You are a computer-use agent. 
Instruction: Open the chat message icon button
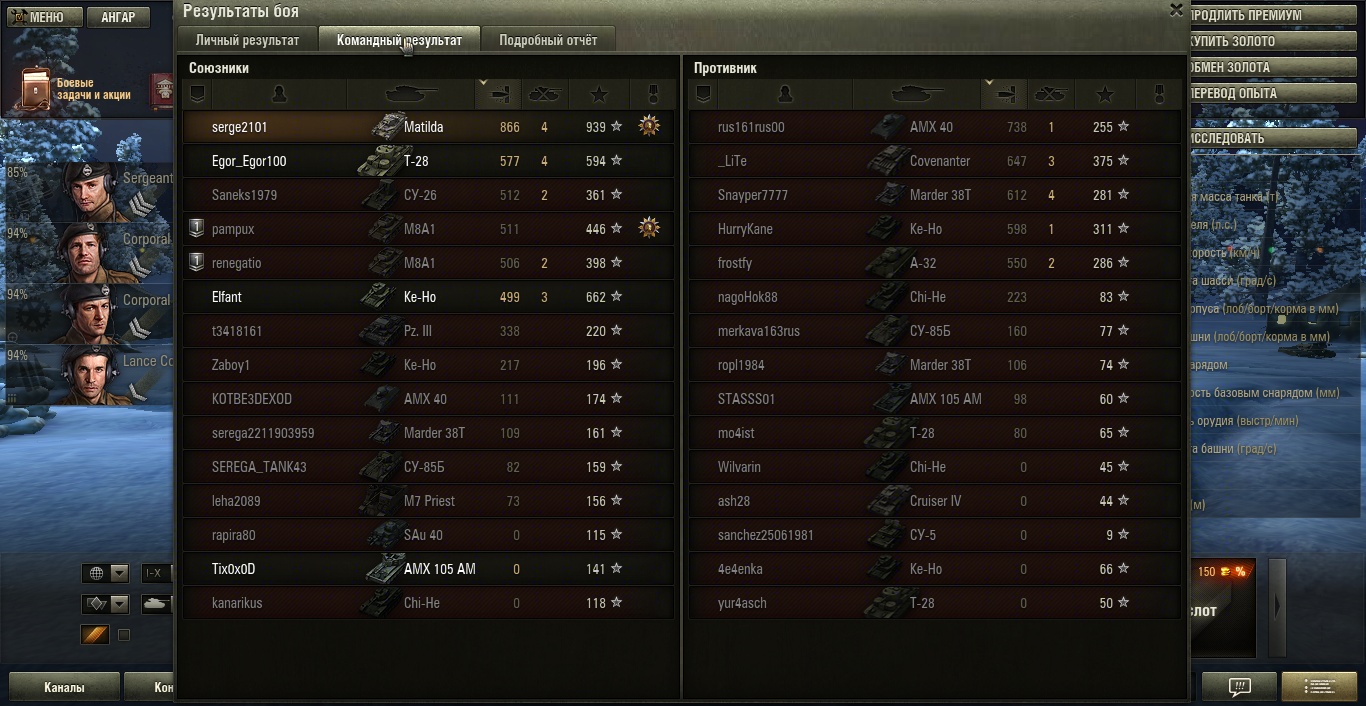tap(1239, 687)
